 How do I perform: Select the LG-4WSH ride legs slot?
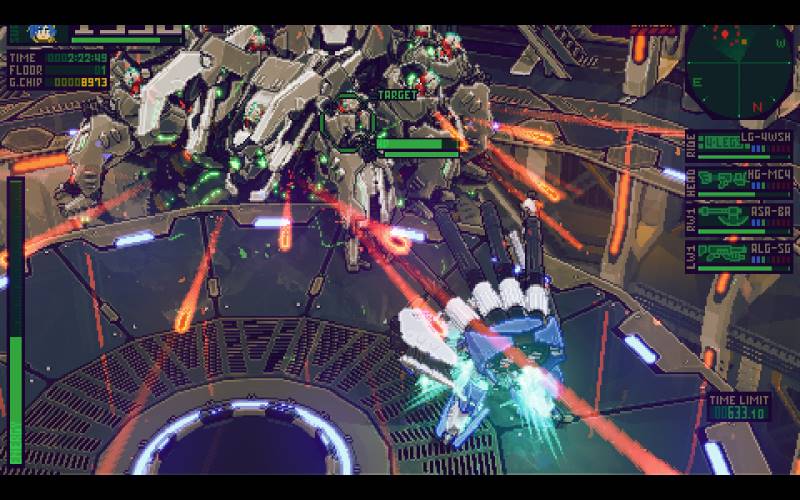coord(744,145)
